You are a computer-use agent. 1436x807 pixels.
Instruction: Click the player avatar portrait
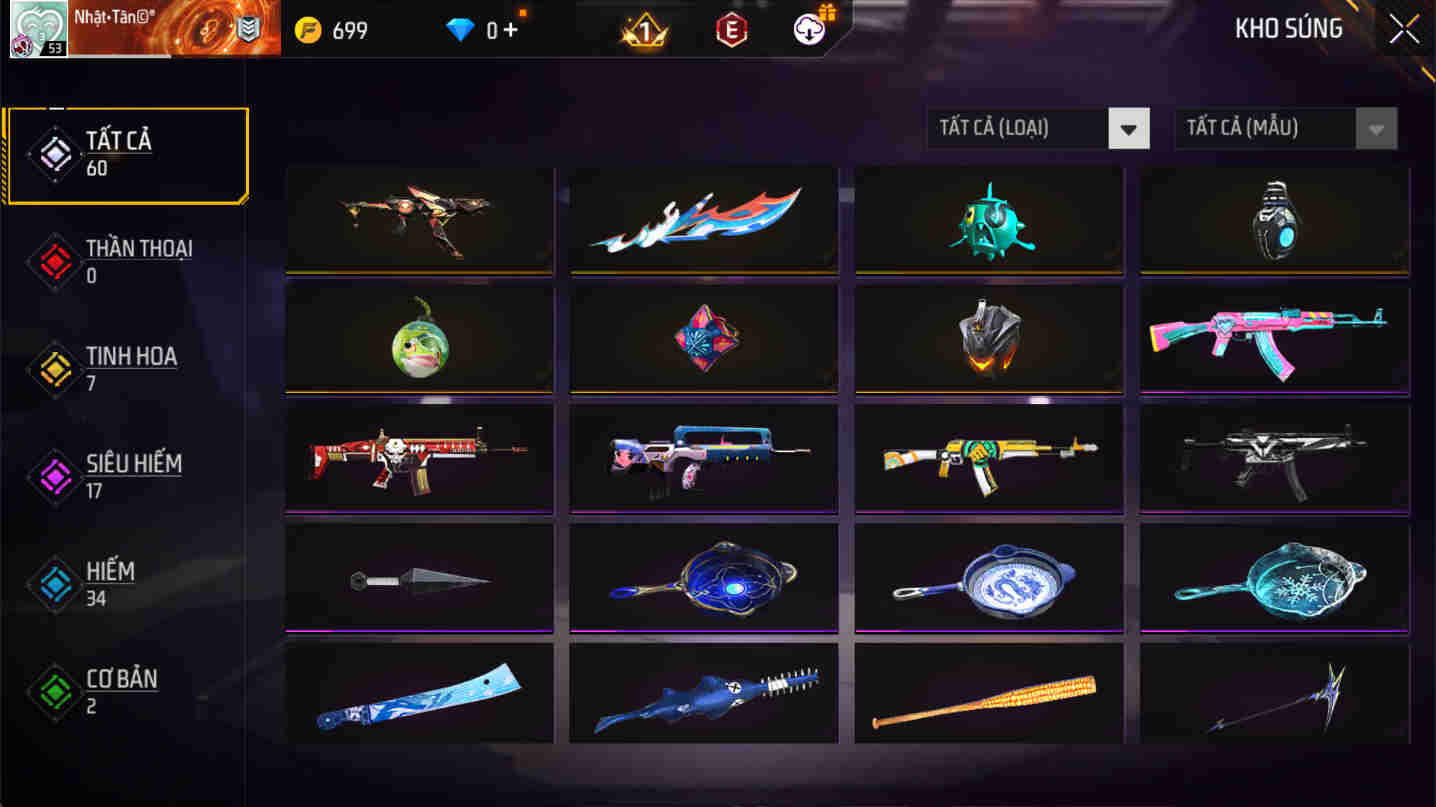(37, 28)
